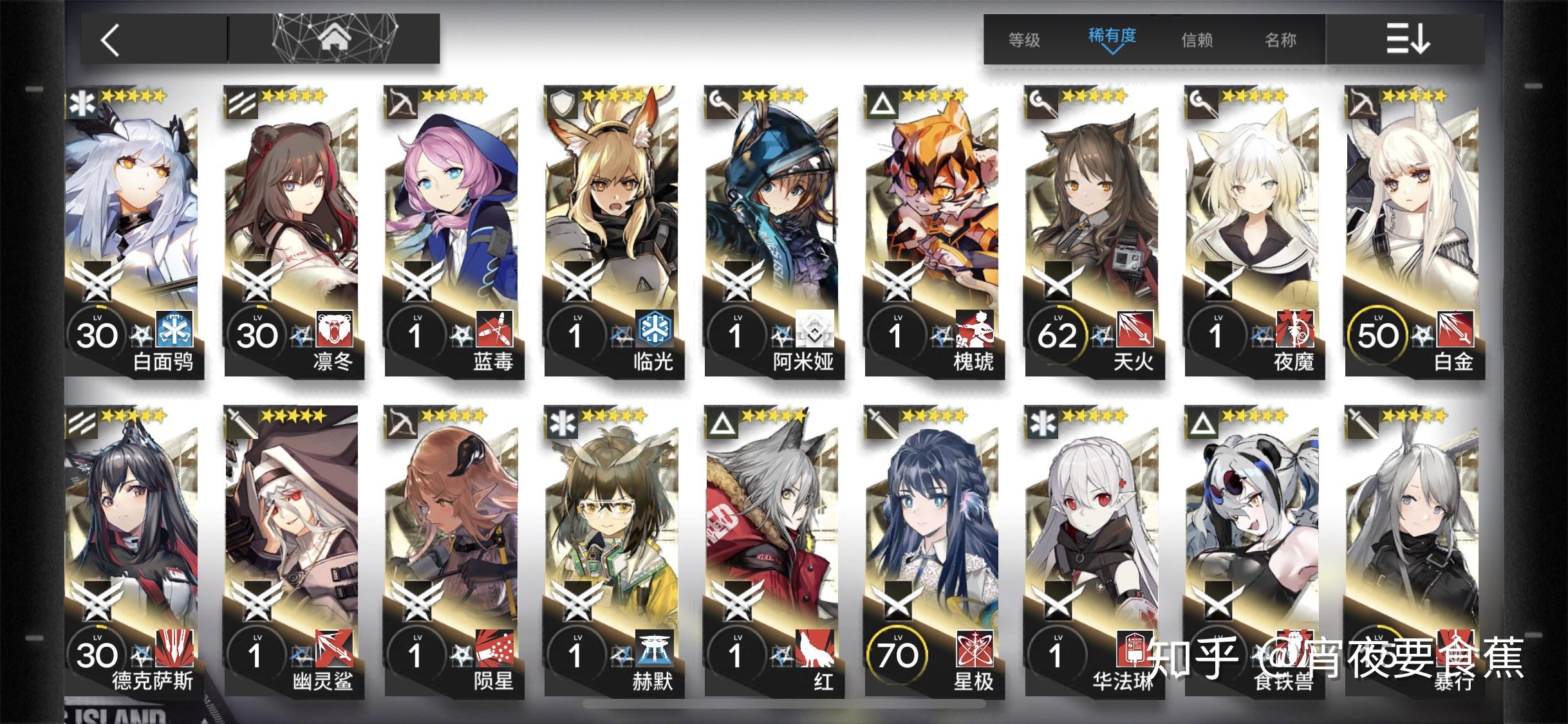Choose the 槐琥 operator card
Image resolution: width=1568 pixels, height=724 pixels.
point(932,232)
